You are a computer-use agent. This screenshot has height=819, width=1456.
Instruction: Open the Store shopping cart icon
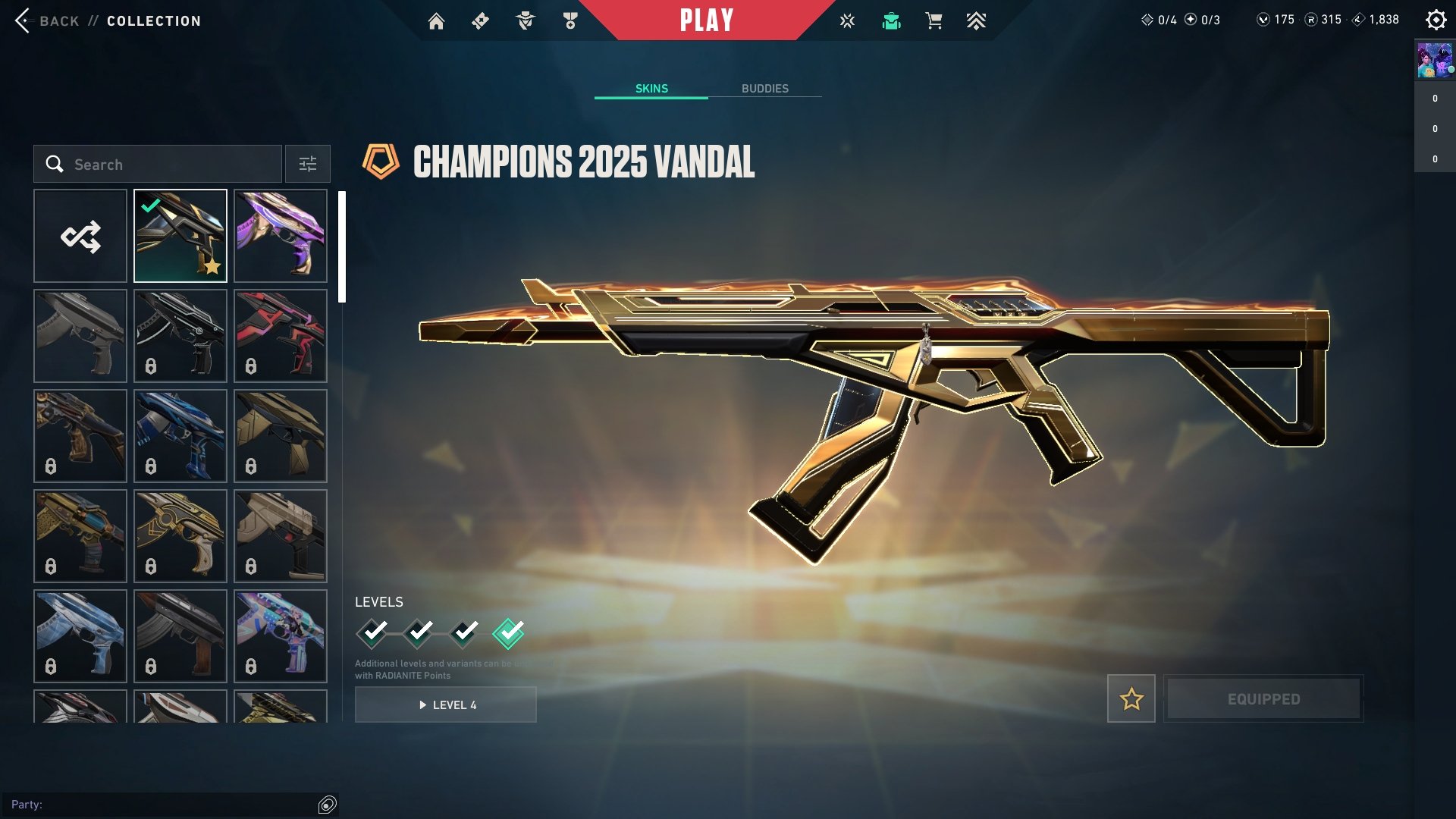point(934,21)
